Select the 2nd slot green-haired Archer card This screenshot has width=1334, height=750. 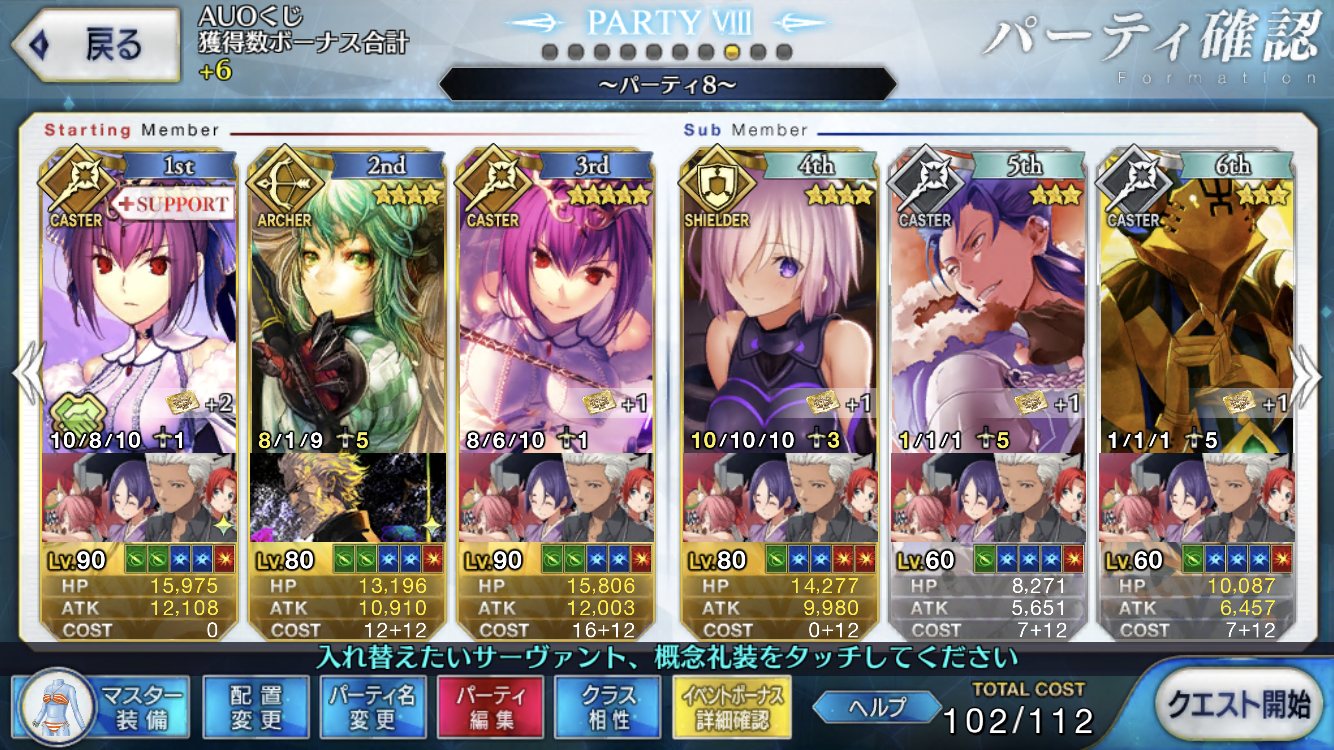click(x=347, y=310)
